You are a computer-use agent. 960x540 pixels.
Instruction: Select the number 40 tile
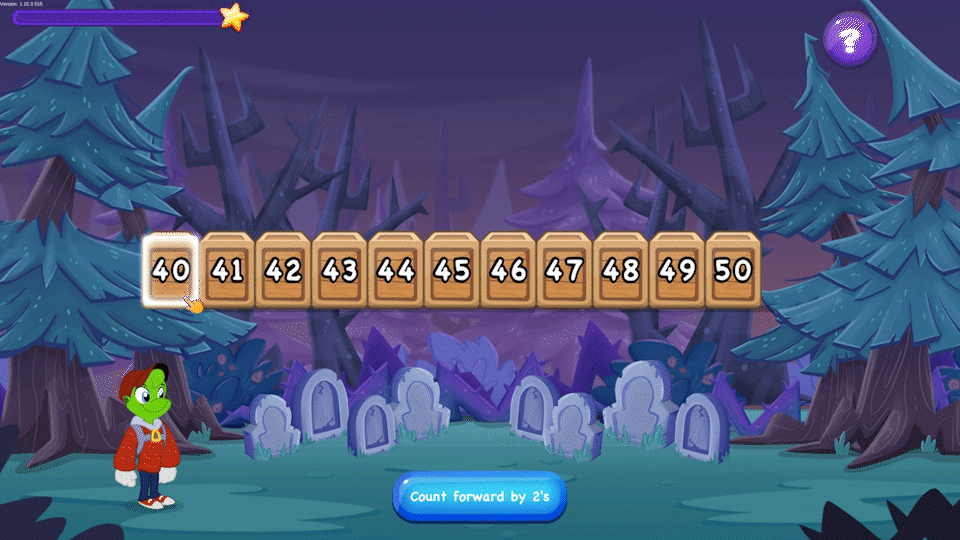(x=172, y=270)
